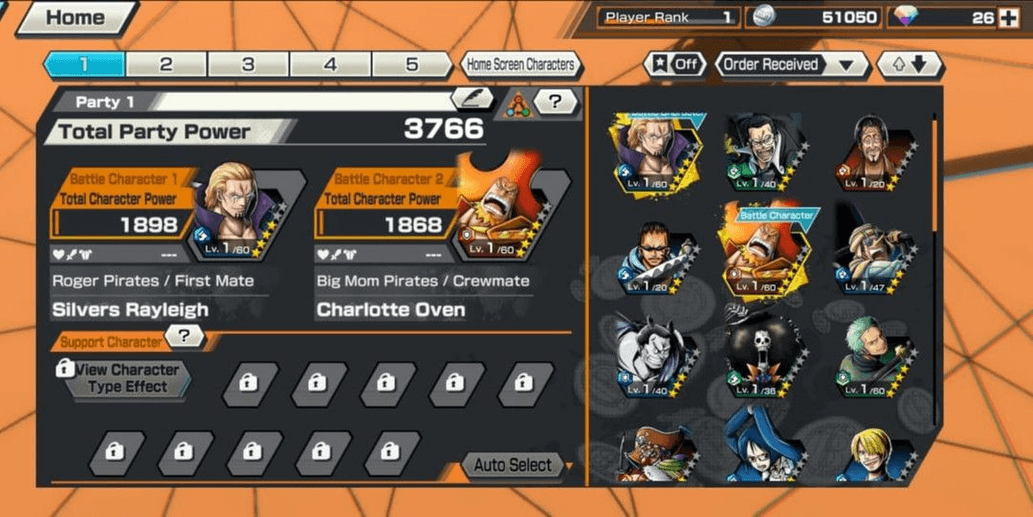Show Support Character help
The height and width of the screenshot is (517, 1033).
(185, 338)
